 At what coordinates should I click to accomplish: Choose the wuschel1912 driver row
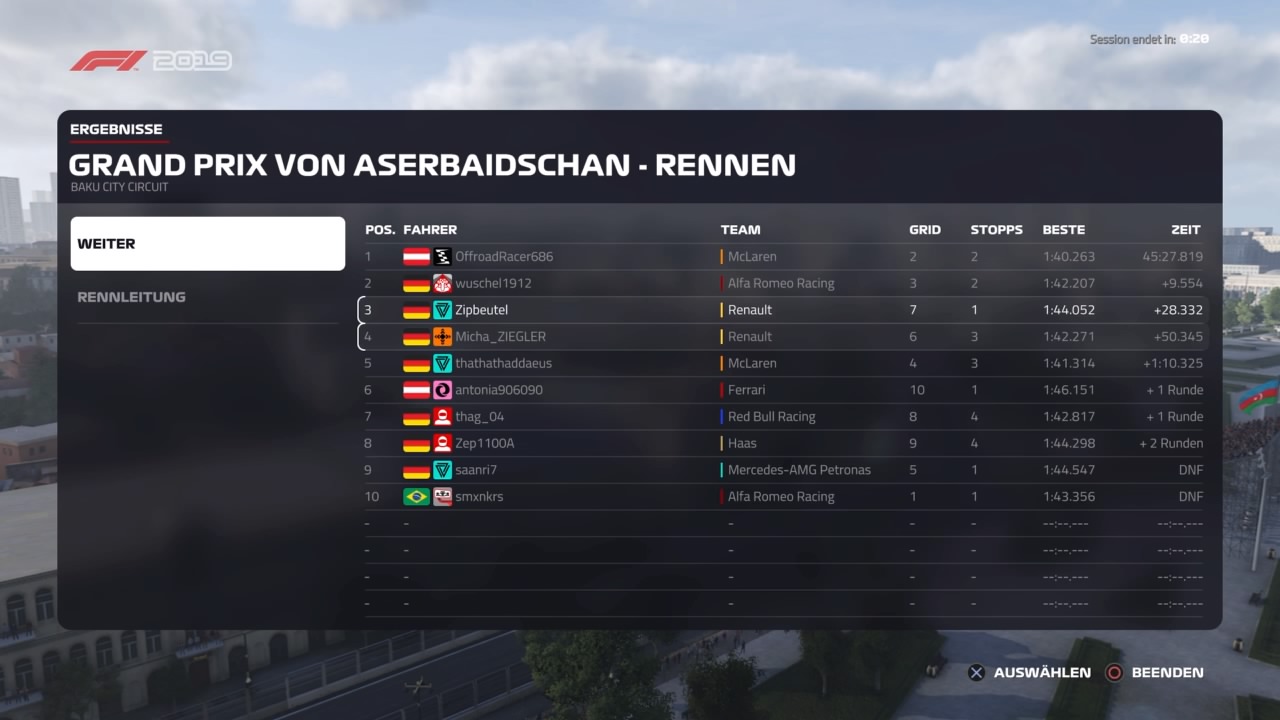click(783, 283)
